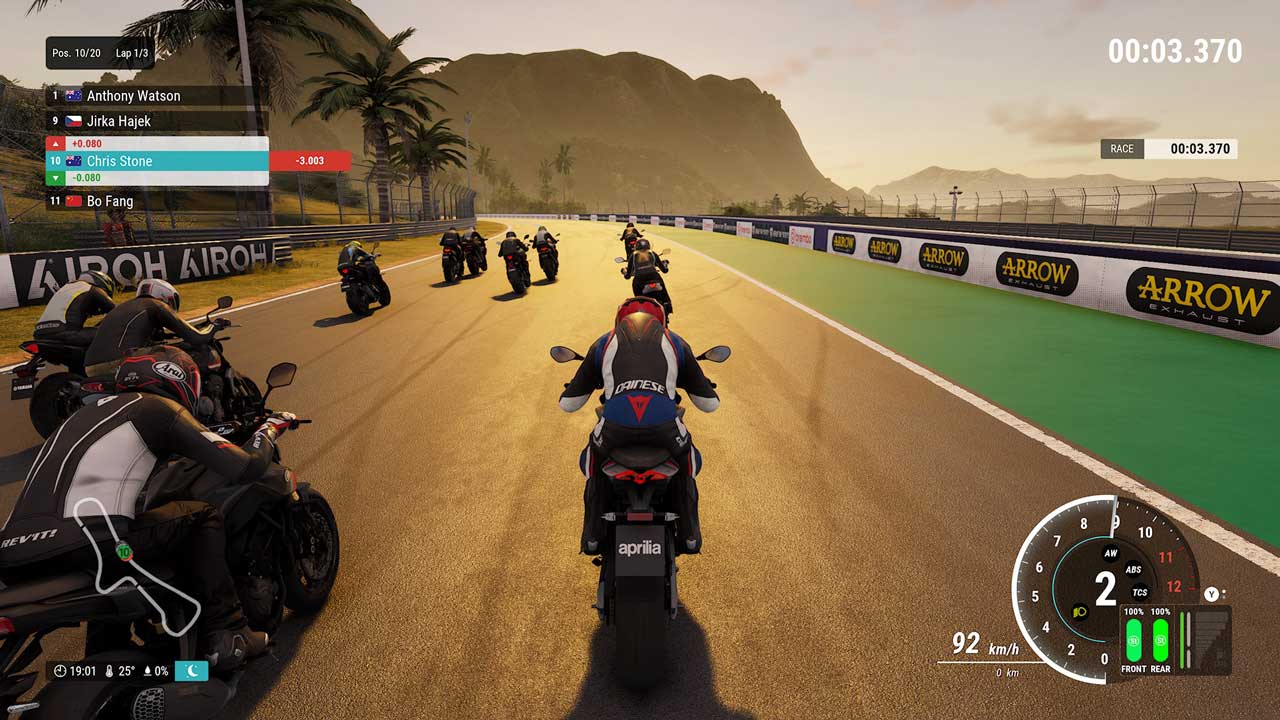The width and height of the screenshot is (1280, 720).
Task: Click the rear tyre status indicator
Action: (1160, 639)
